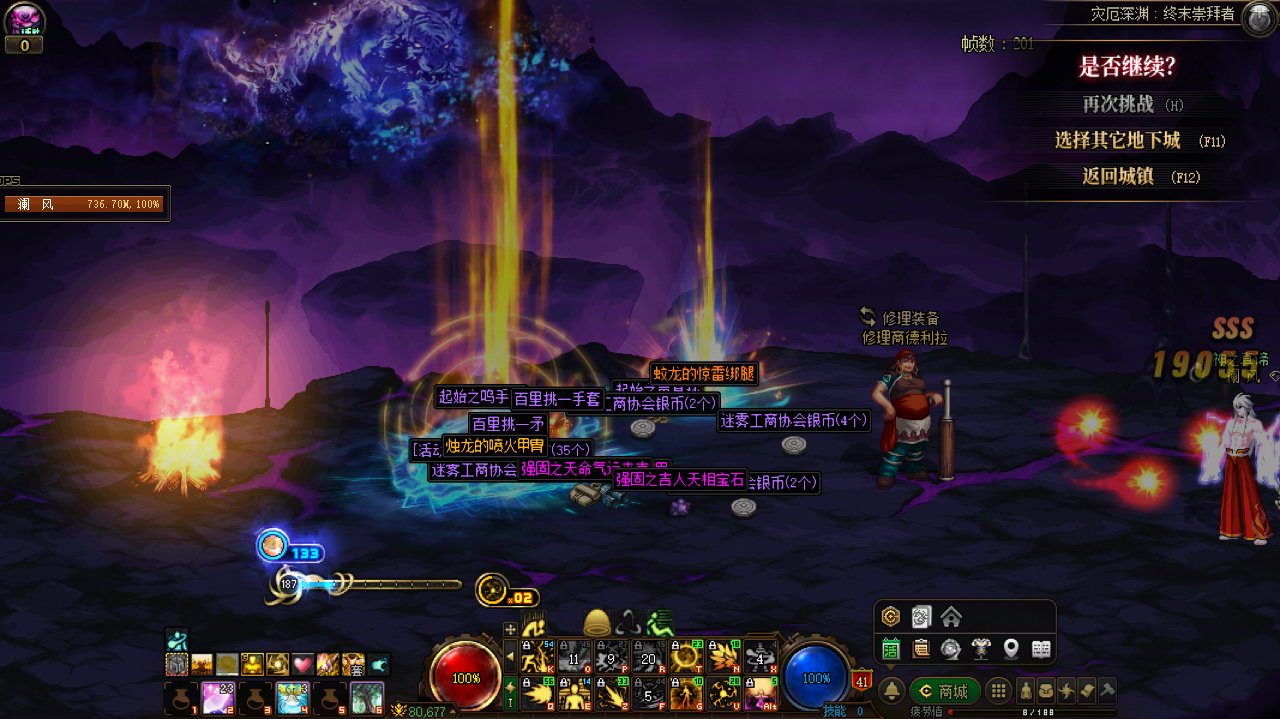Open the green 商城 shop button
The image size is (1280, 719).
(945, 691)
